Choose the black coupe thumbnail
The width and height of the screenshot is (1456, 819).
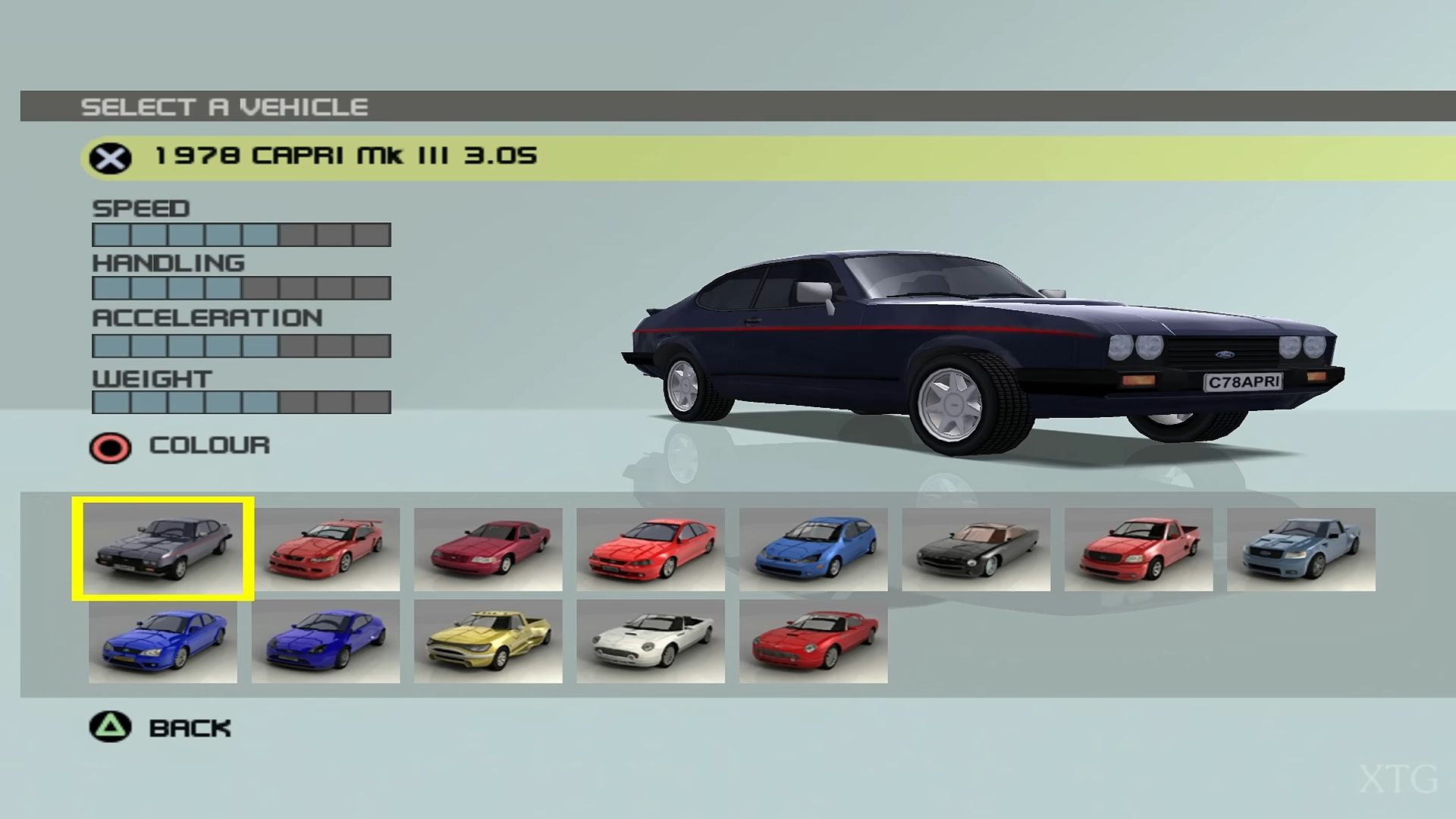(976, 549)
